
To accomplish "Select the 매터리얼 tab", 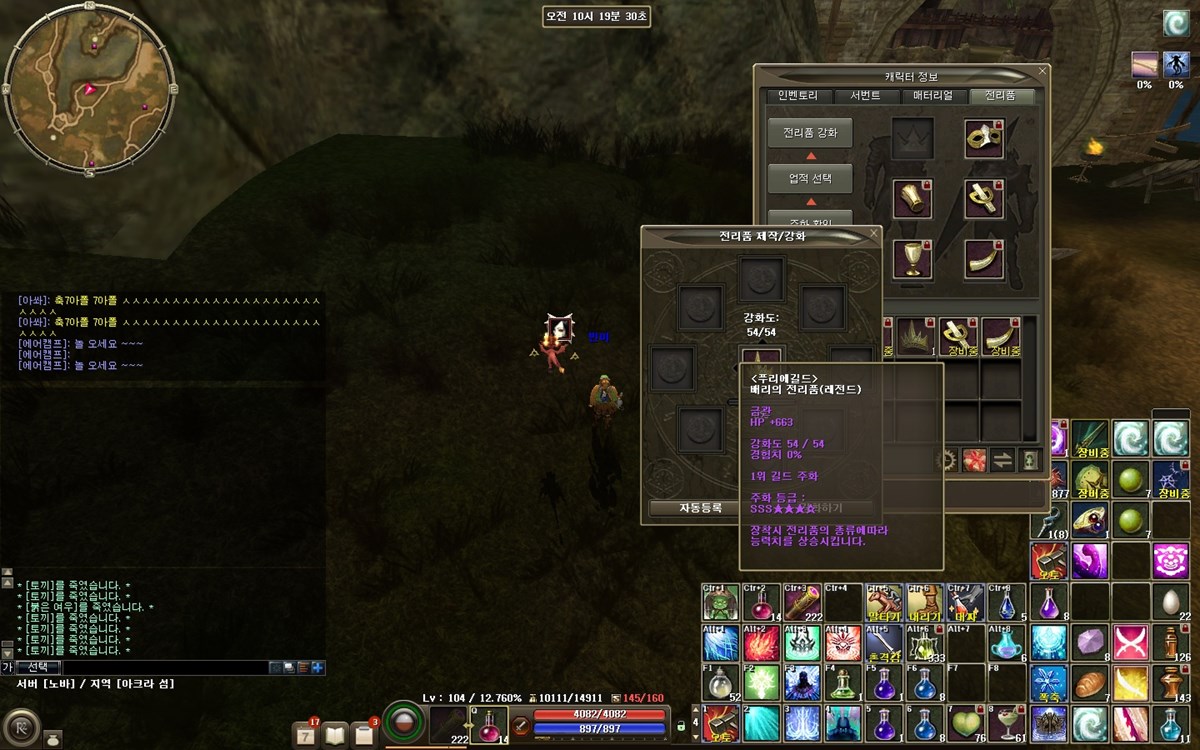I will [934, 96].
